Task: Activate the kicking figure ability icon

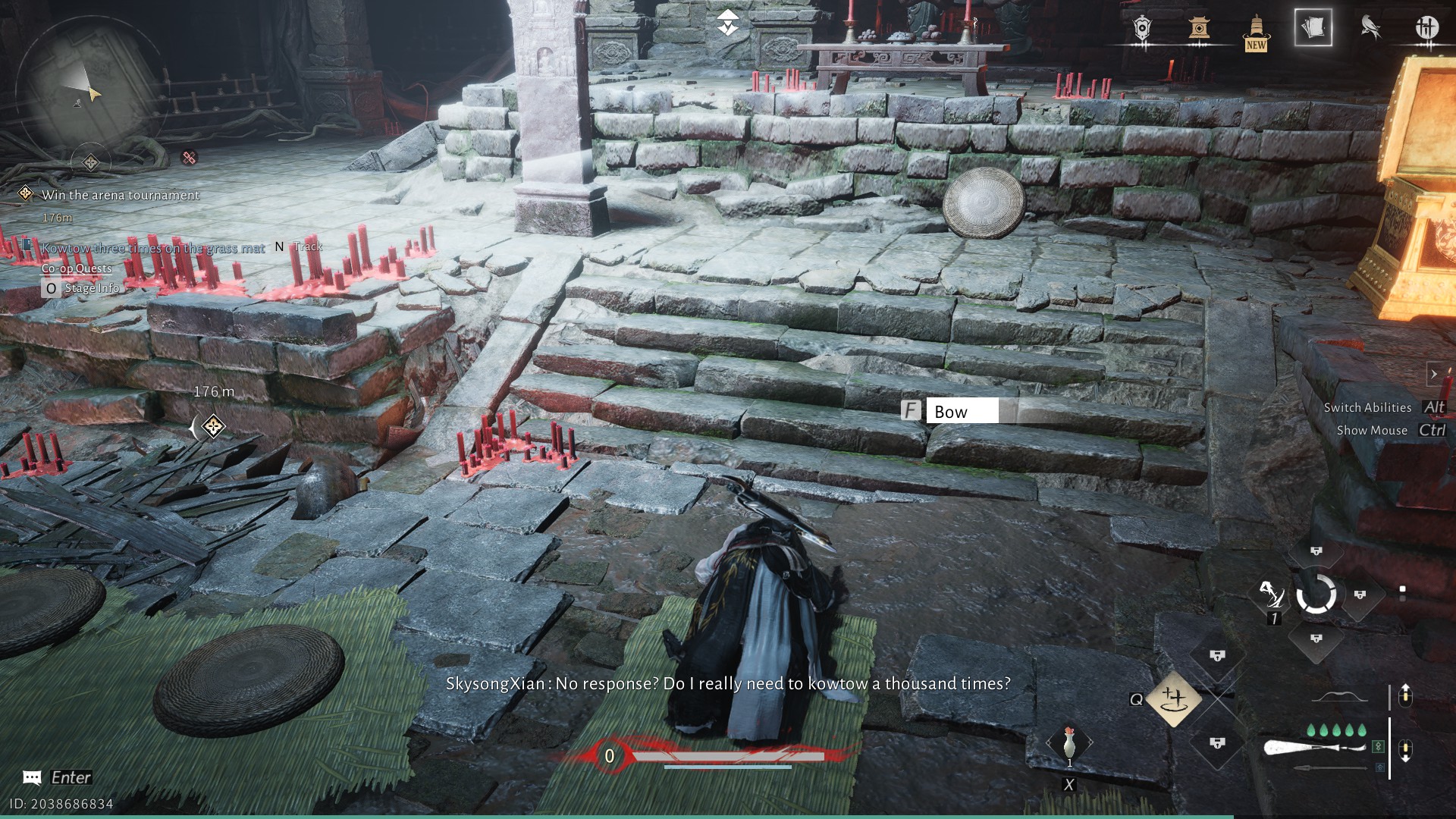Action: pos(1272,595)
